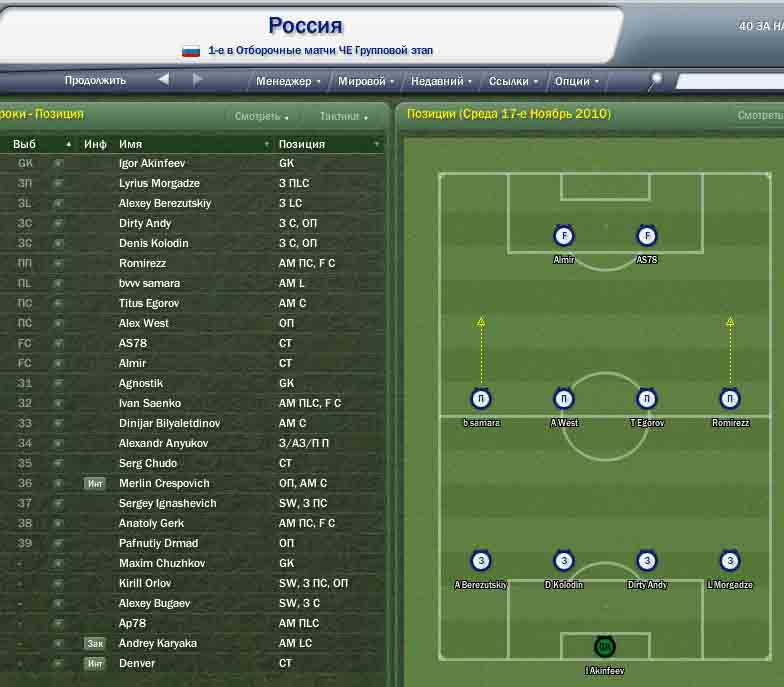
Task: Open the Недавний menu
Action: (x=441, y=82)
